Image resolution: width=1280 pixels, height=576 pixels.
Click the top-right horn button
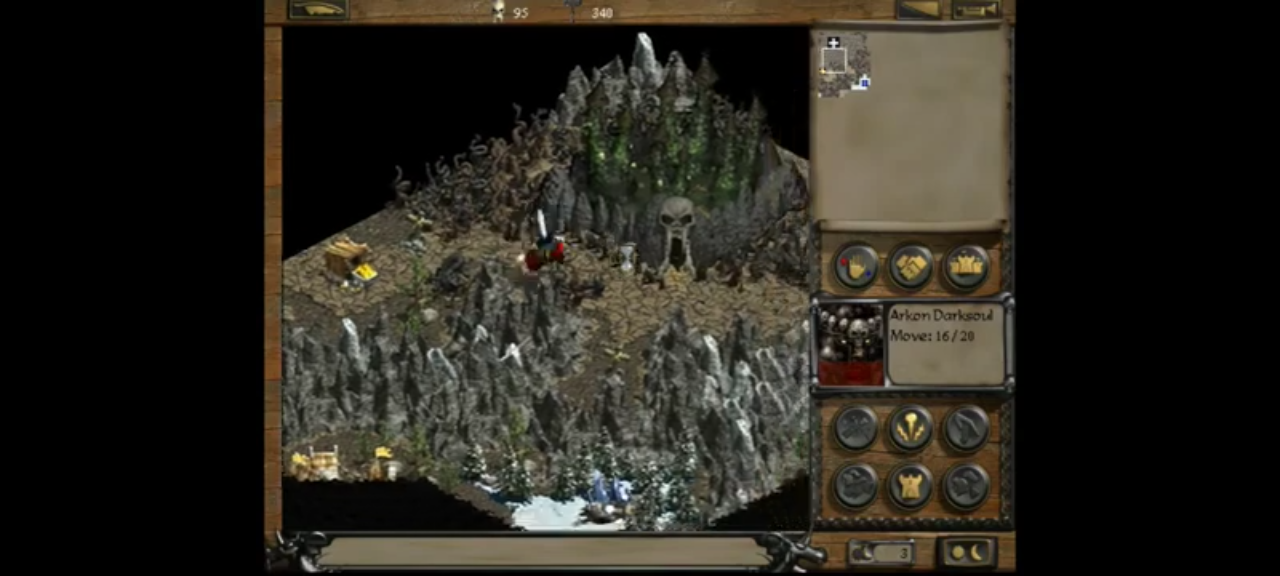click(x=976, y=10)
